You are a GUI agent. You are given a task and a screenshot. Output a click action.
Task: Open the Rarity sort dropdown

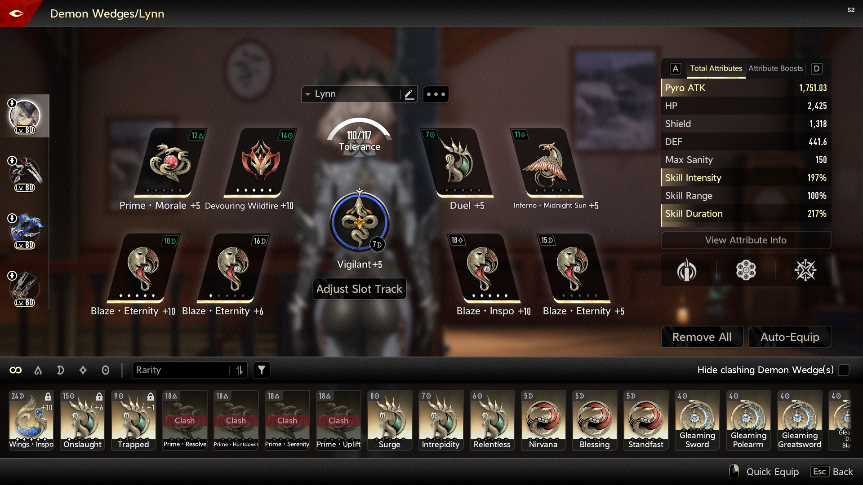point(190,370)
